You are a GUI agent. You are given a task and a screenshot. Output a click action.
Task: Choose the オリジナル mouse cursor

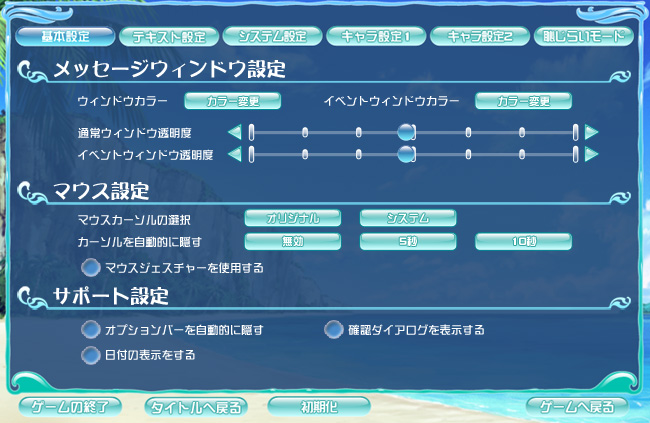[x=293, y=218]
